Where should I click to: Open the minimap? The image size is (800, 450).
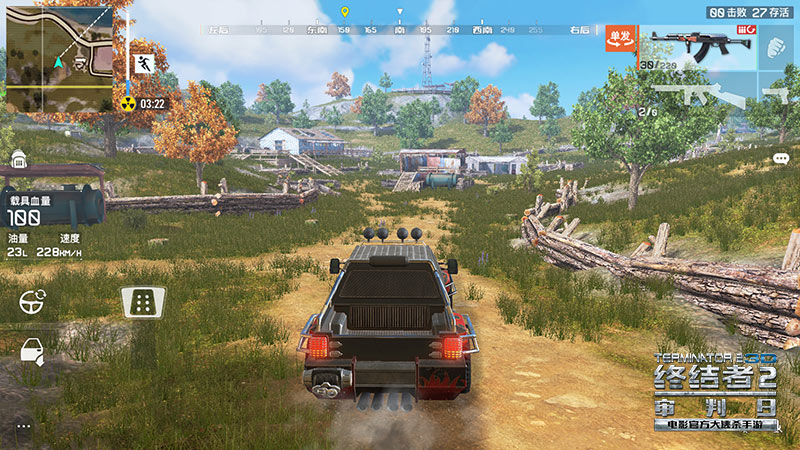60,56
